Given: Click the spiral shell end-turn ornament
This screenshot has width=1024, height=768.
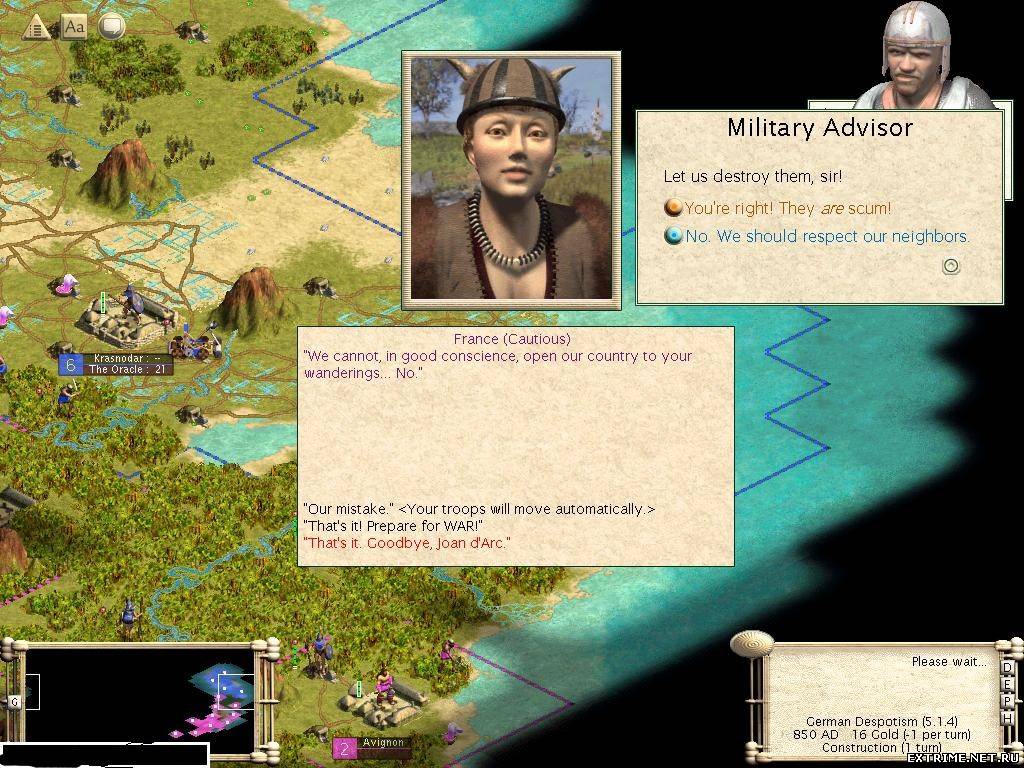Looking at the screenshot, I should pos(751,644).
